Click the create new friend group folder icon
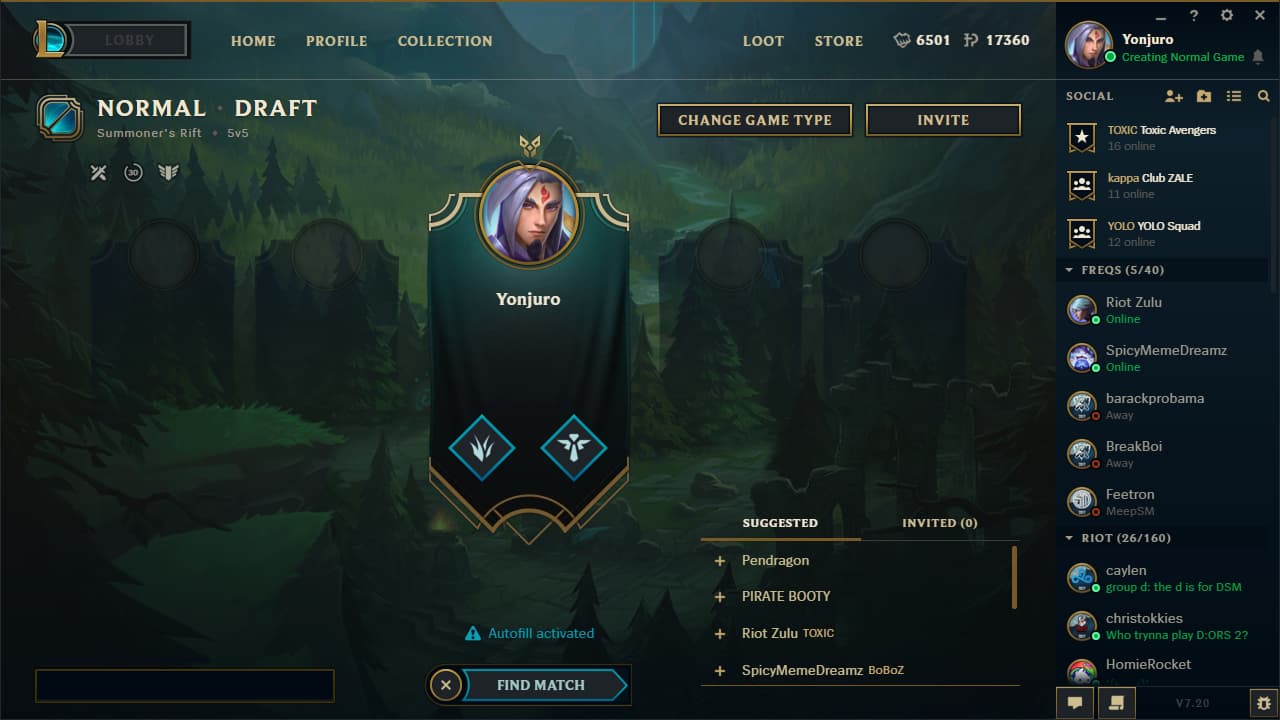 tap(1203, 96)
